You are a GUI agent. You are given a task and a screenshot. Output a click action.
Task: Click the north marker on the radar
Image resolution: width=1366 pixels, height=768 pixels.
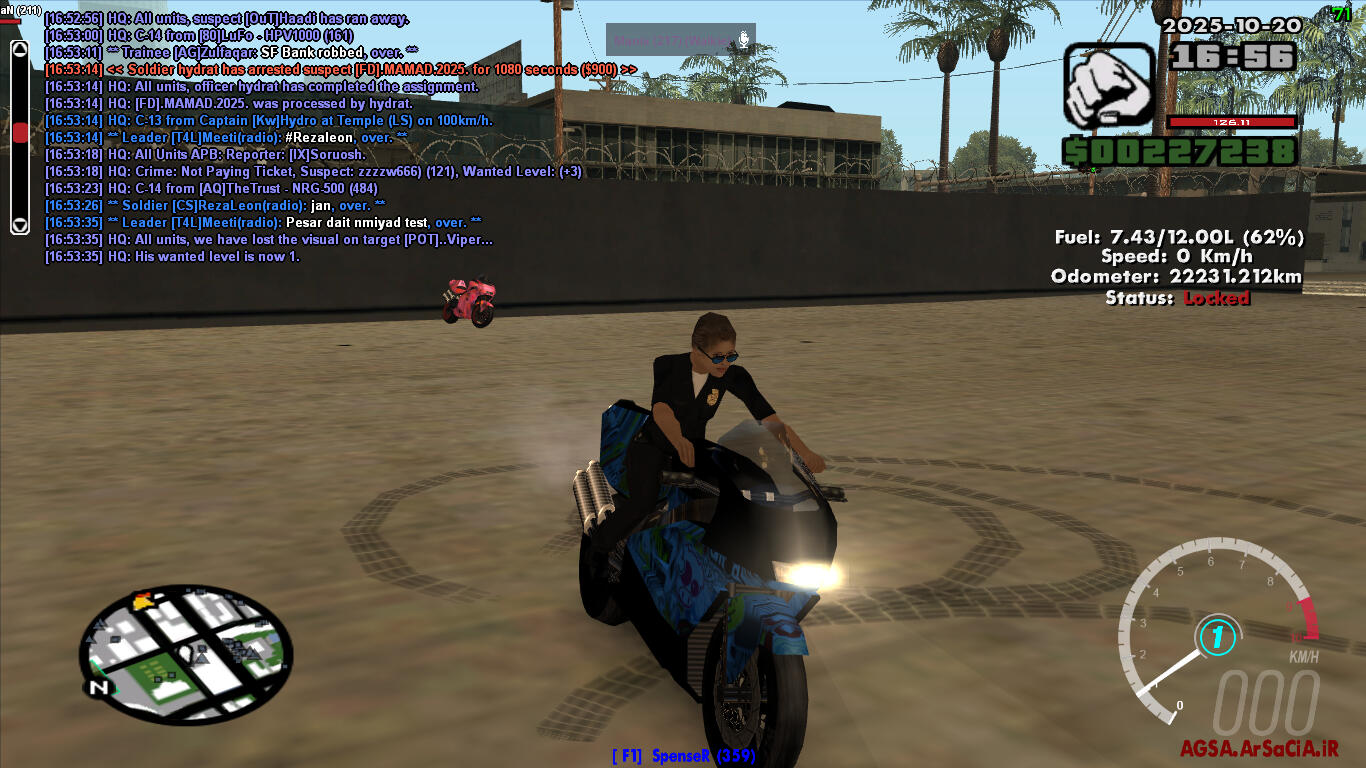98,688
